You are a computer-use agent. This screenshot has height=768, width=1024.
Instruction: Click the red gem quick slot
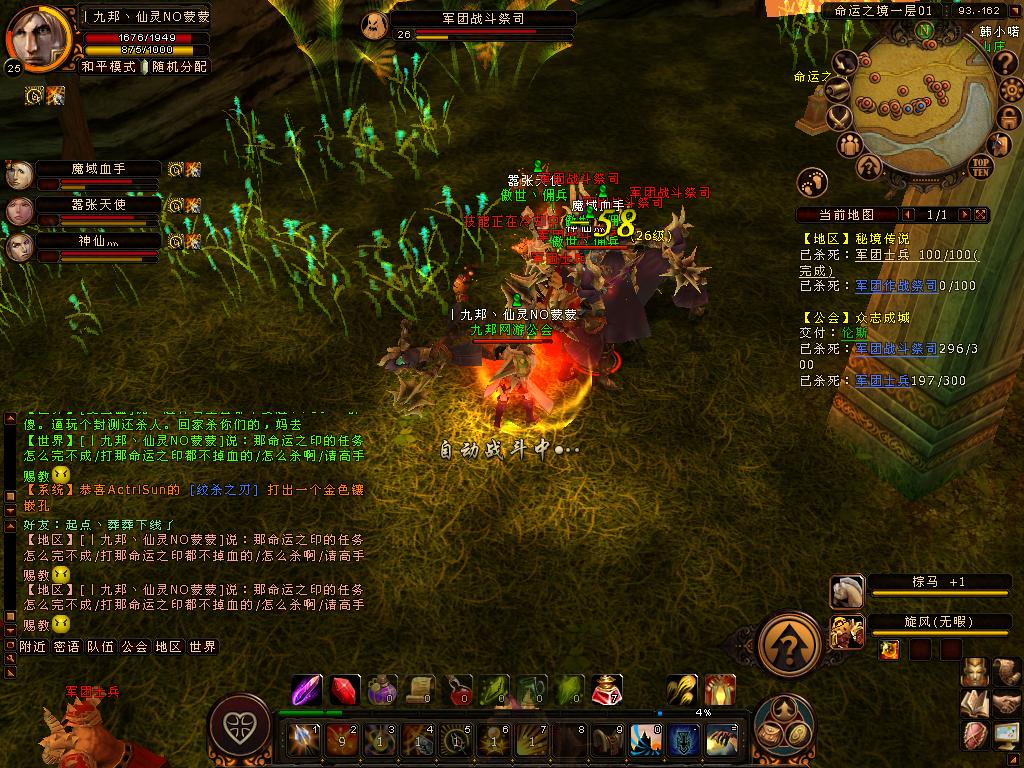[345, 689]
